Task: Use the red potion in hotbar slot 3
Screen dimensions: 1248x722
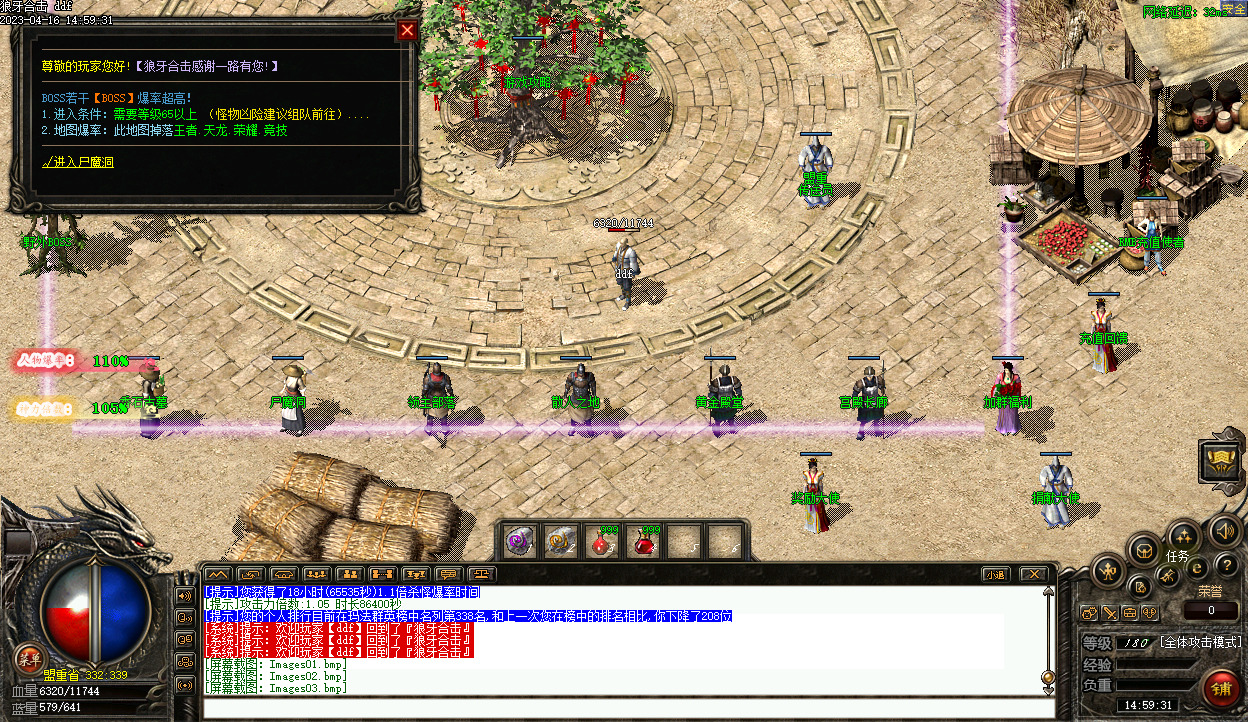Action: 602,542
